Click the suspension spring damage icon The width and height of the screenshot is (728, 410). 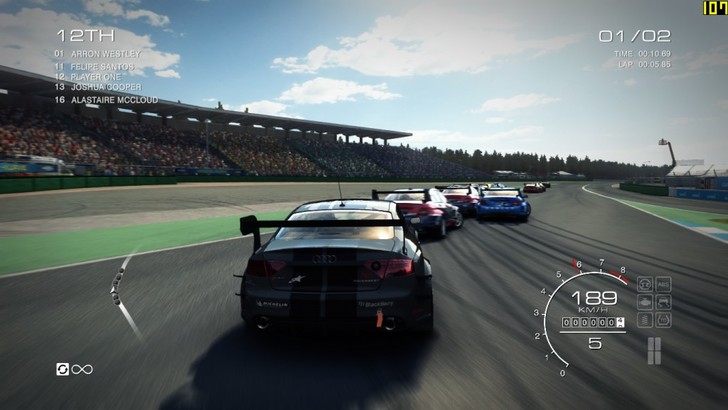pyautogui.click(x=645, y=319)
